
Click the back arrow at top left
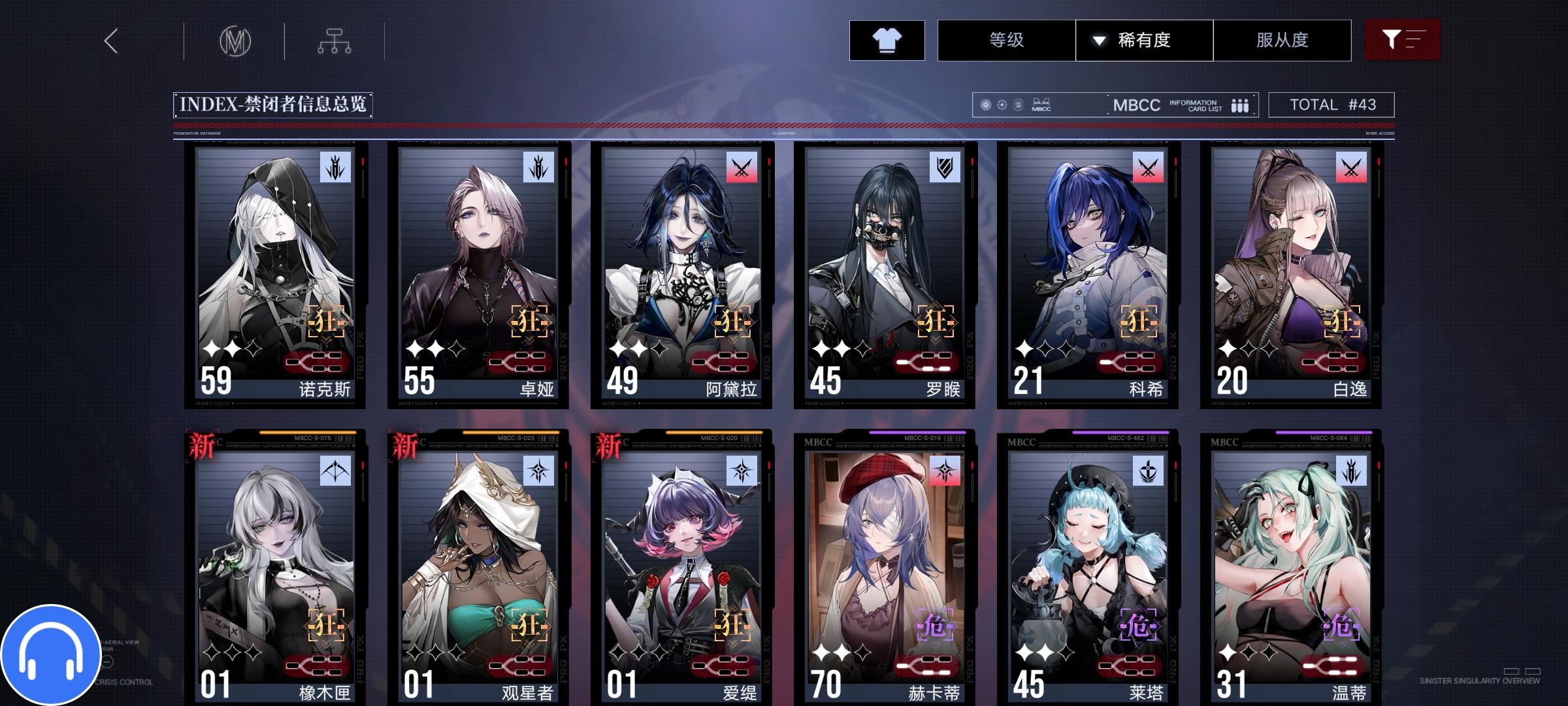pyautogui.click(x=110, y=41)
